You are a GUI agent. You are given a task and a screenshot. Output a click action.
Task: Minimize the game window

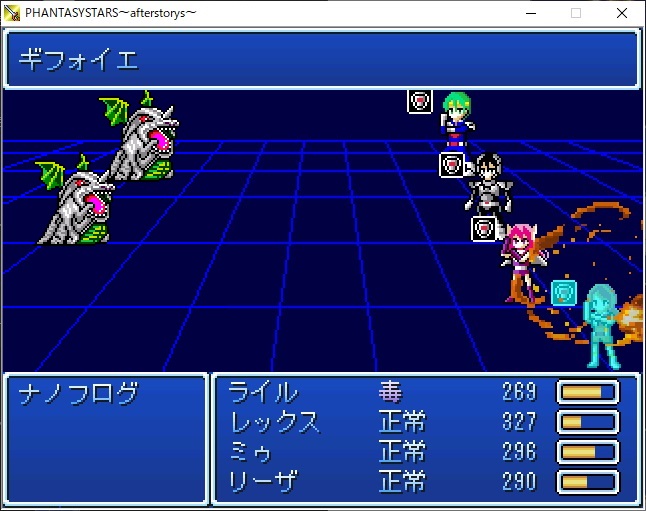(x=529, y=13)
